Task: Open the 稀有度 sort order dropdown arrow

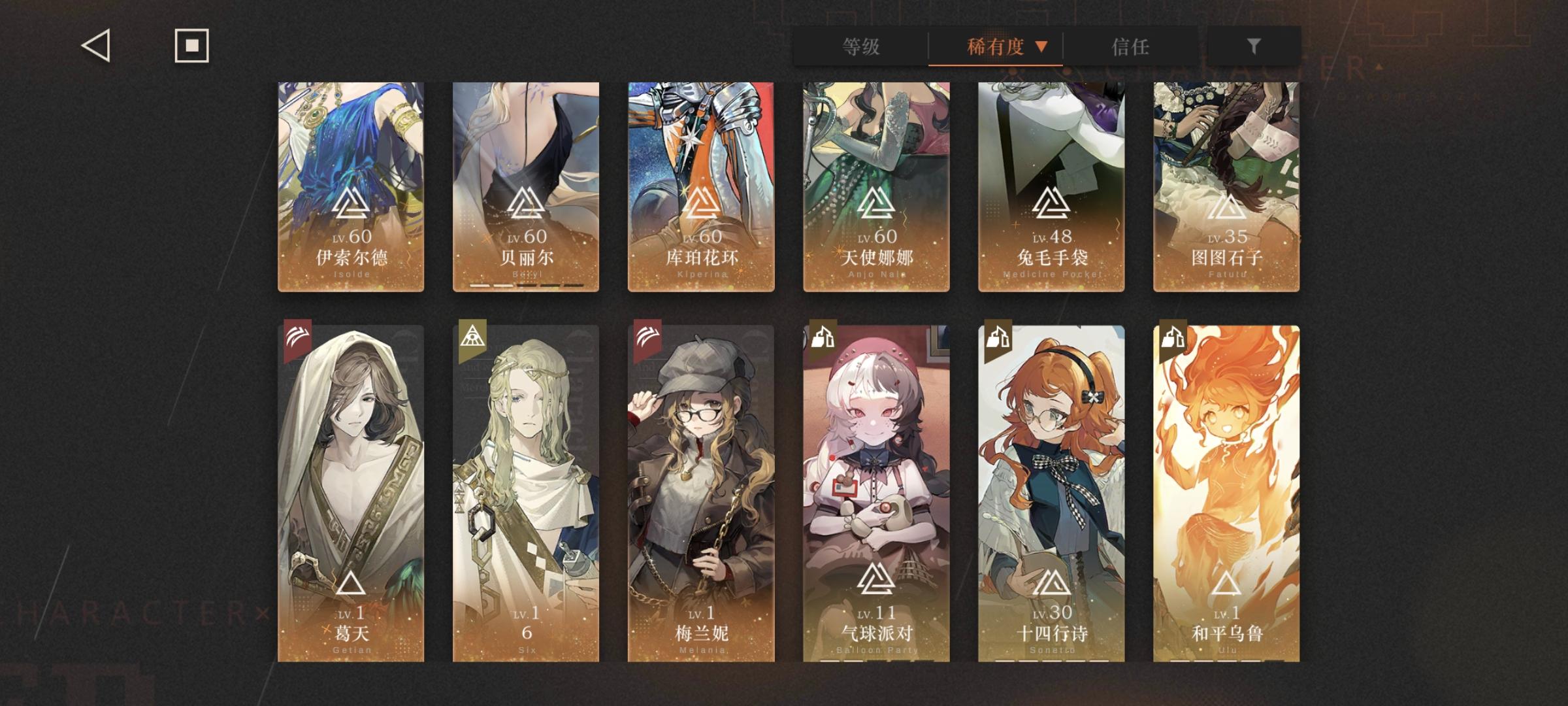Action: [1042, 47]
